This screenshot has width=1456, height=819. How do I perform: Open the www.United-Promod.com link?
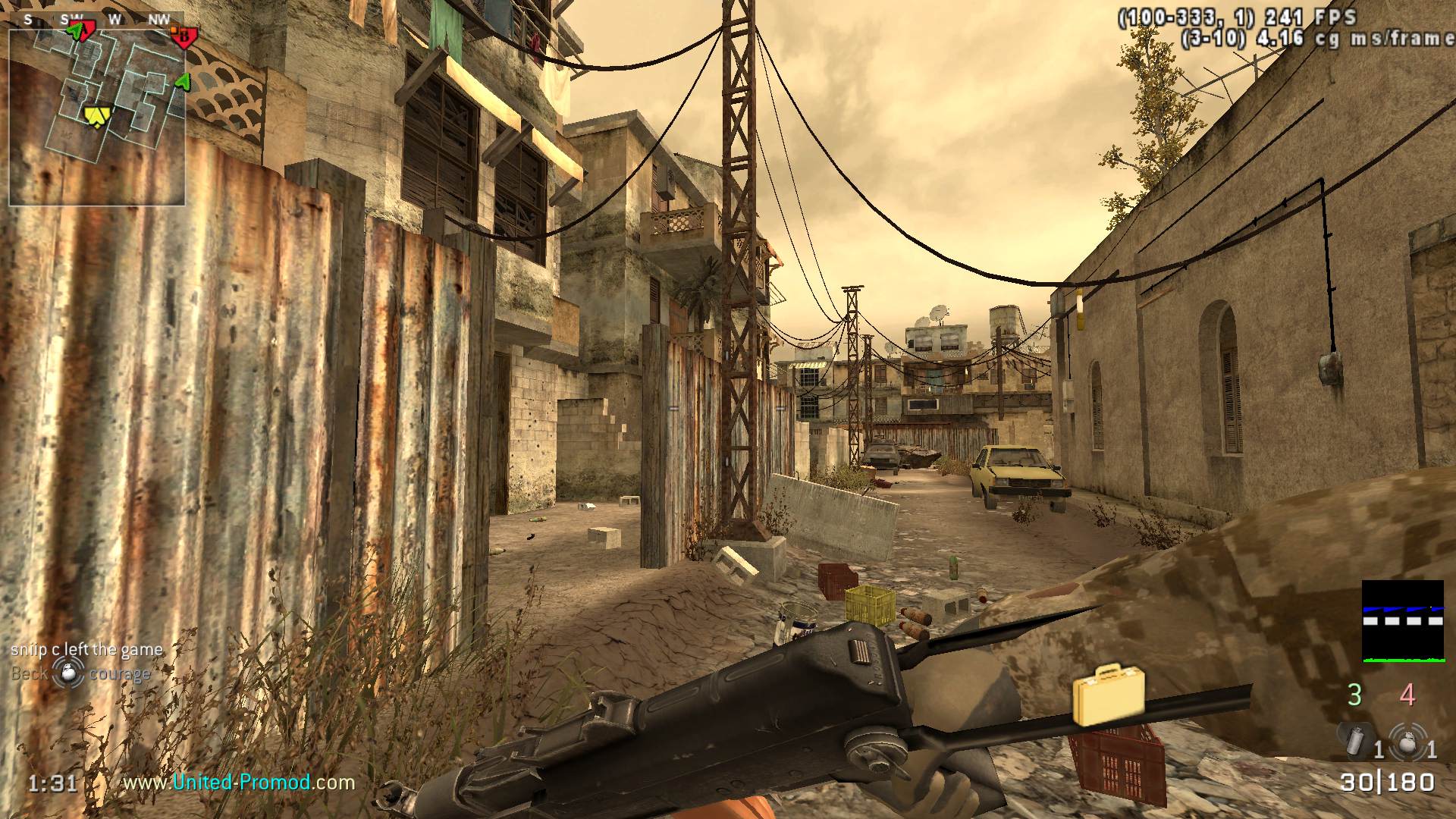tap(239, 782)
